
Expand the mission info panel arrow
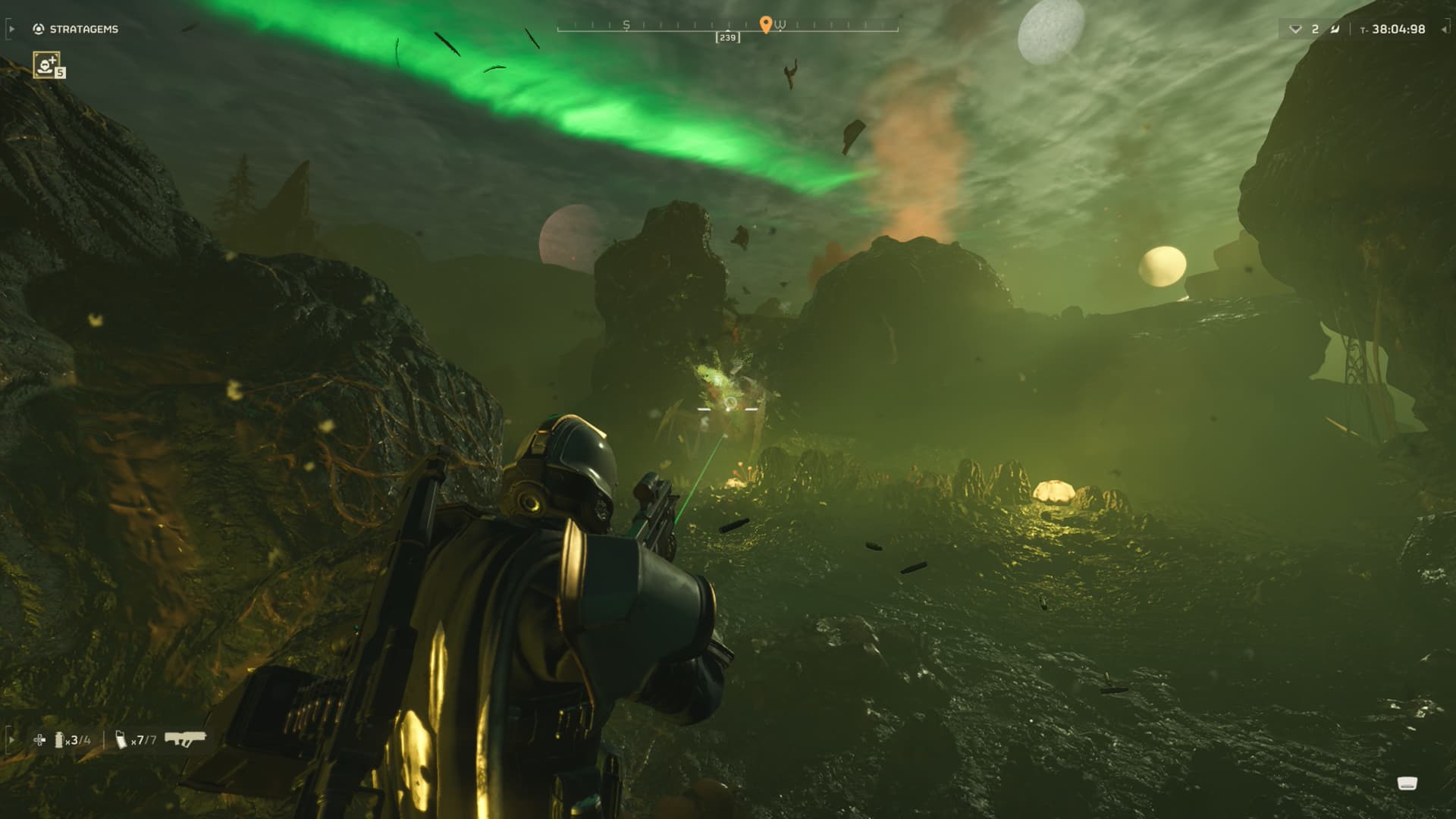click(x=1444, y=29)
